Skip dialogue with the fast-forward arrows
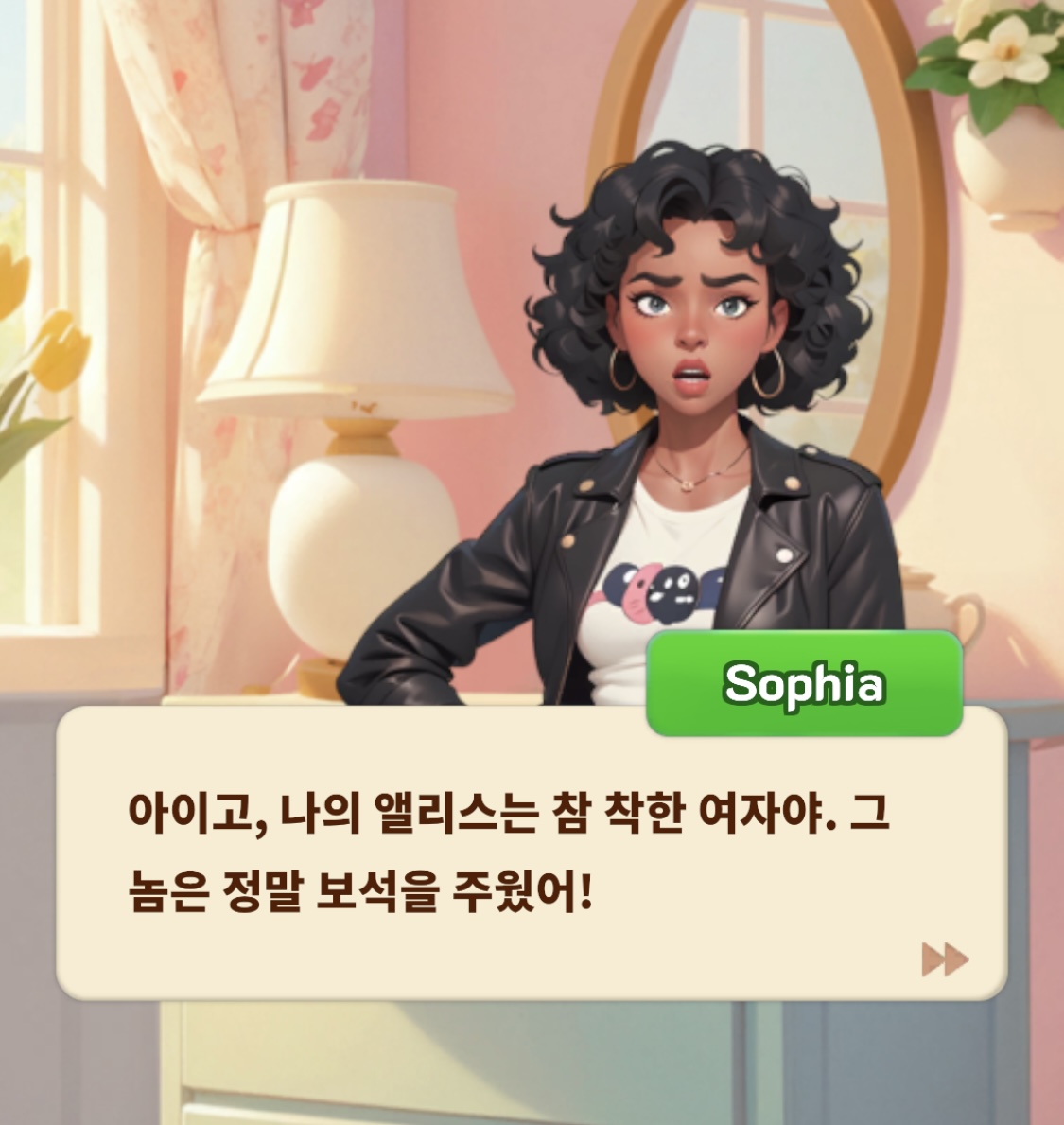Image resolution: width=1064 pixels, height=1125 pixels. point(945,958)
